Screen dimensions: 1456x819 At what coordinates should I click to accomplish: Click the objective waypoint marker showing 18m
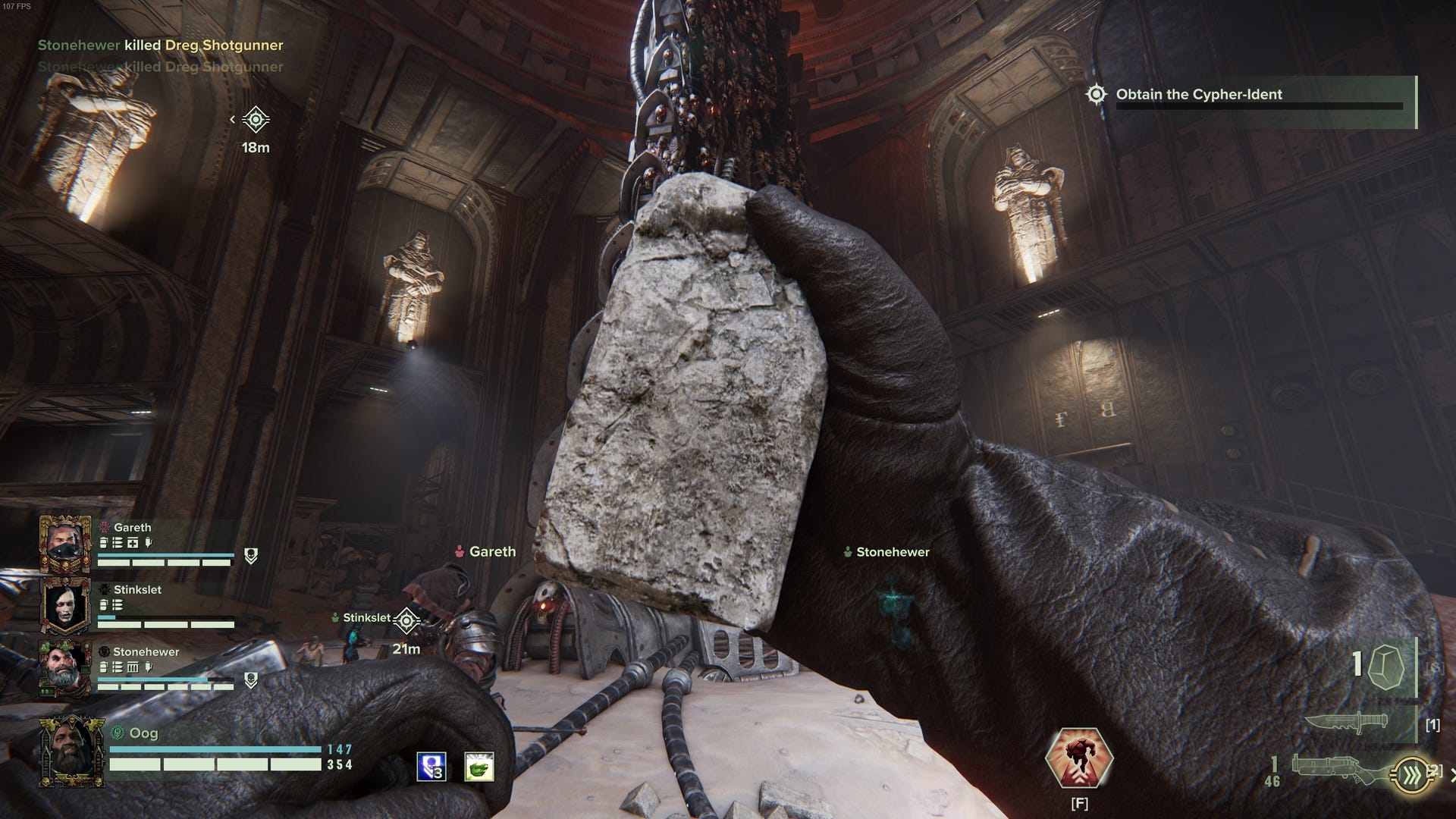coord(256,120)
